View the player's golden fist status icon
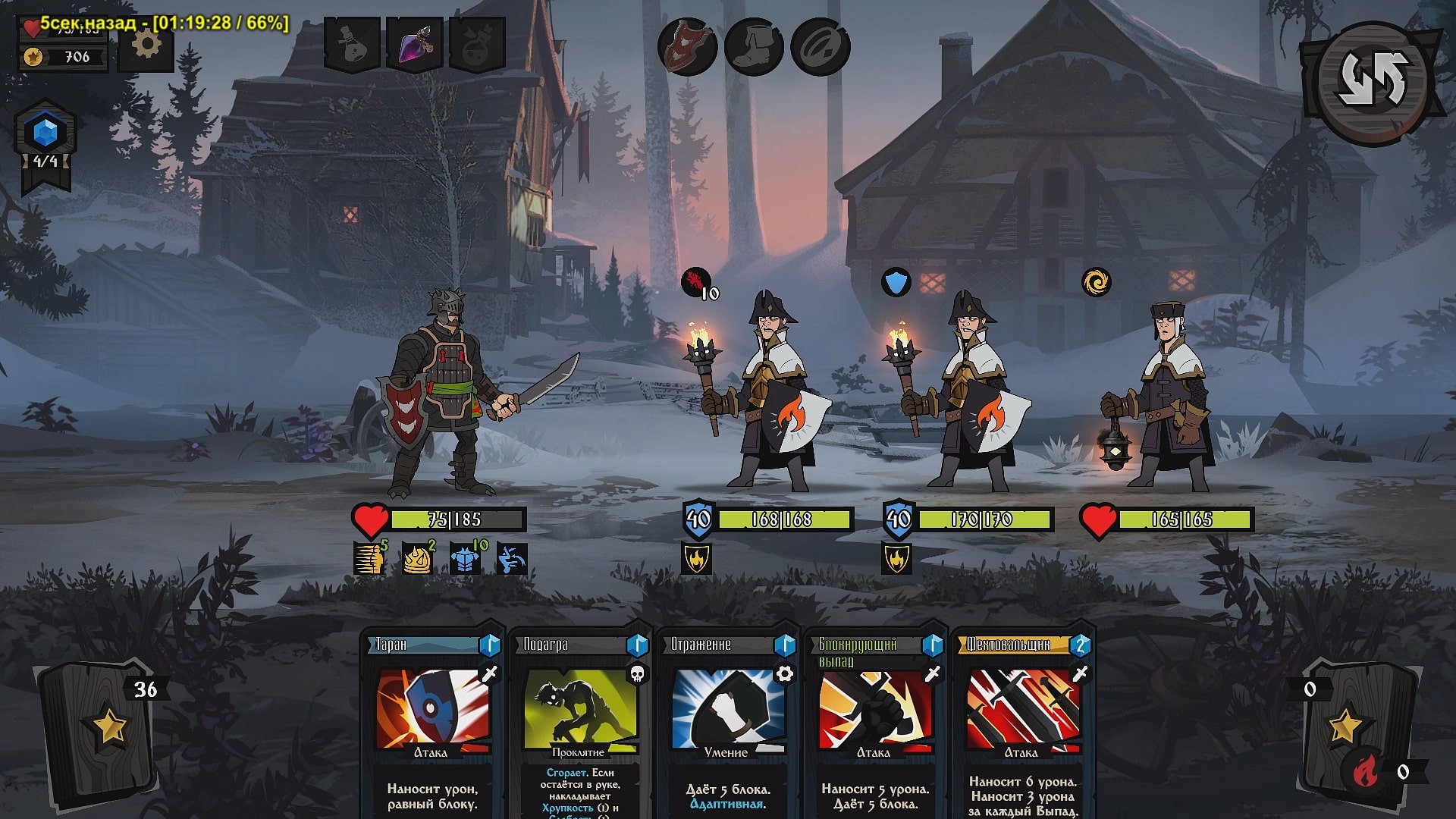The image size is (1456, 819). point(369,559)
